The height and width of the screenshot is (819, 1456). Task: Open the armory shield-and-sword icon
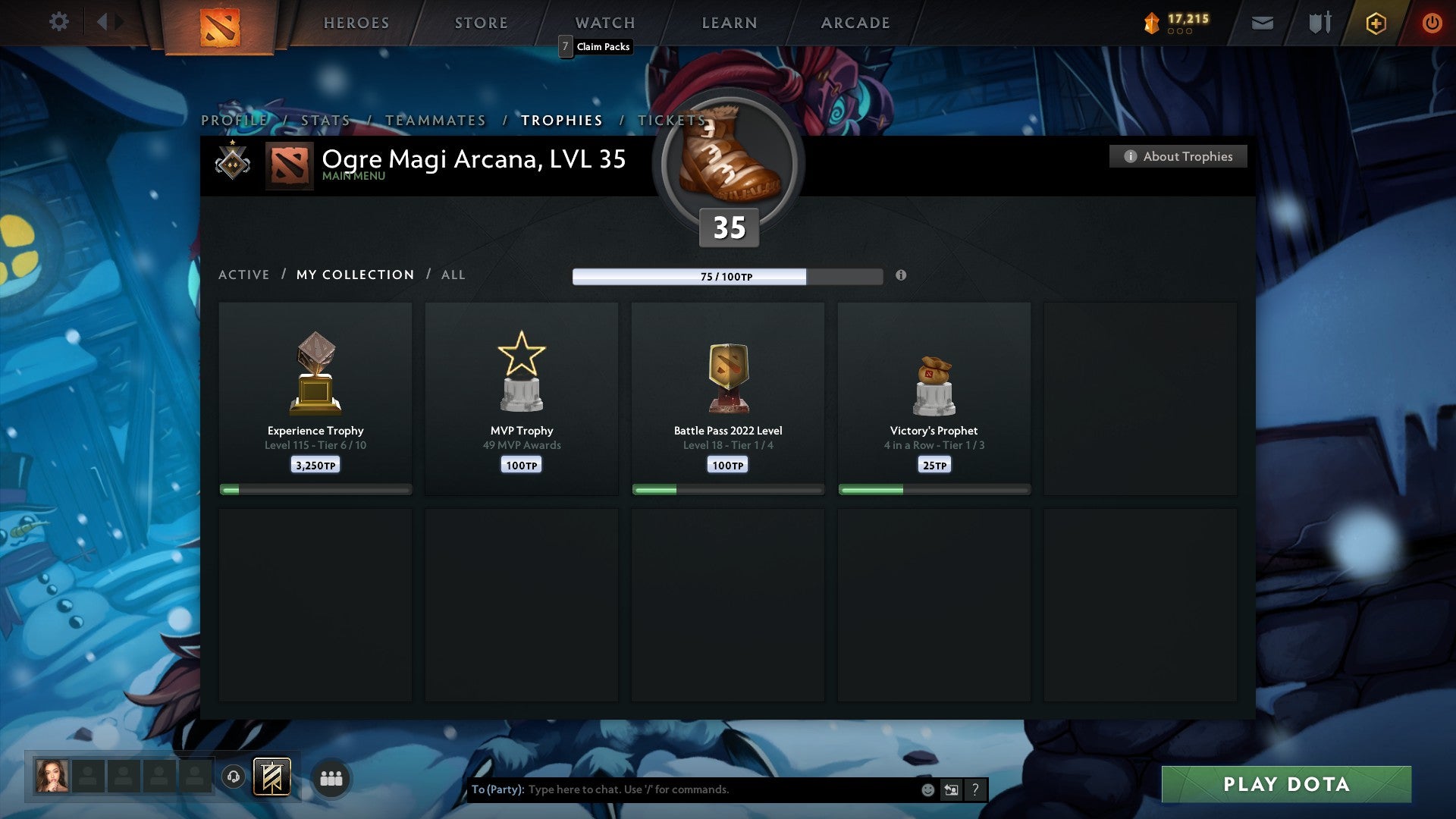click(x=1319, y=23)
